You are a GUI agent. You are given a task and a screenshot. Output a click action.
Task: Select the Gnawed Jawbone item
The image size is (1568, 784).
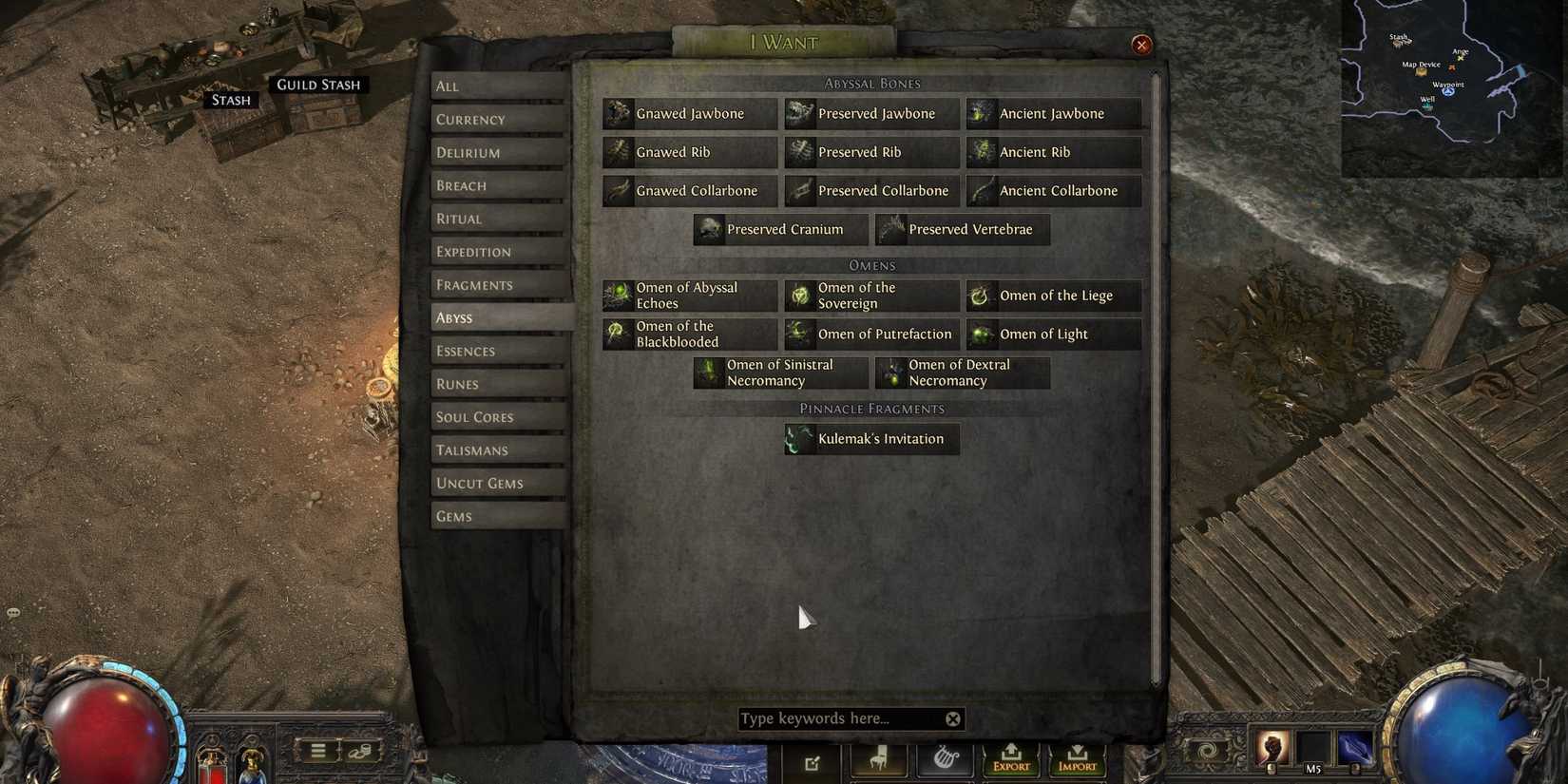coord(689,113)
